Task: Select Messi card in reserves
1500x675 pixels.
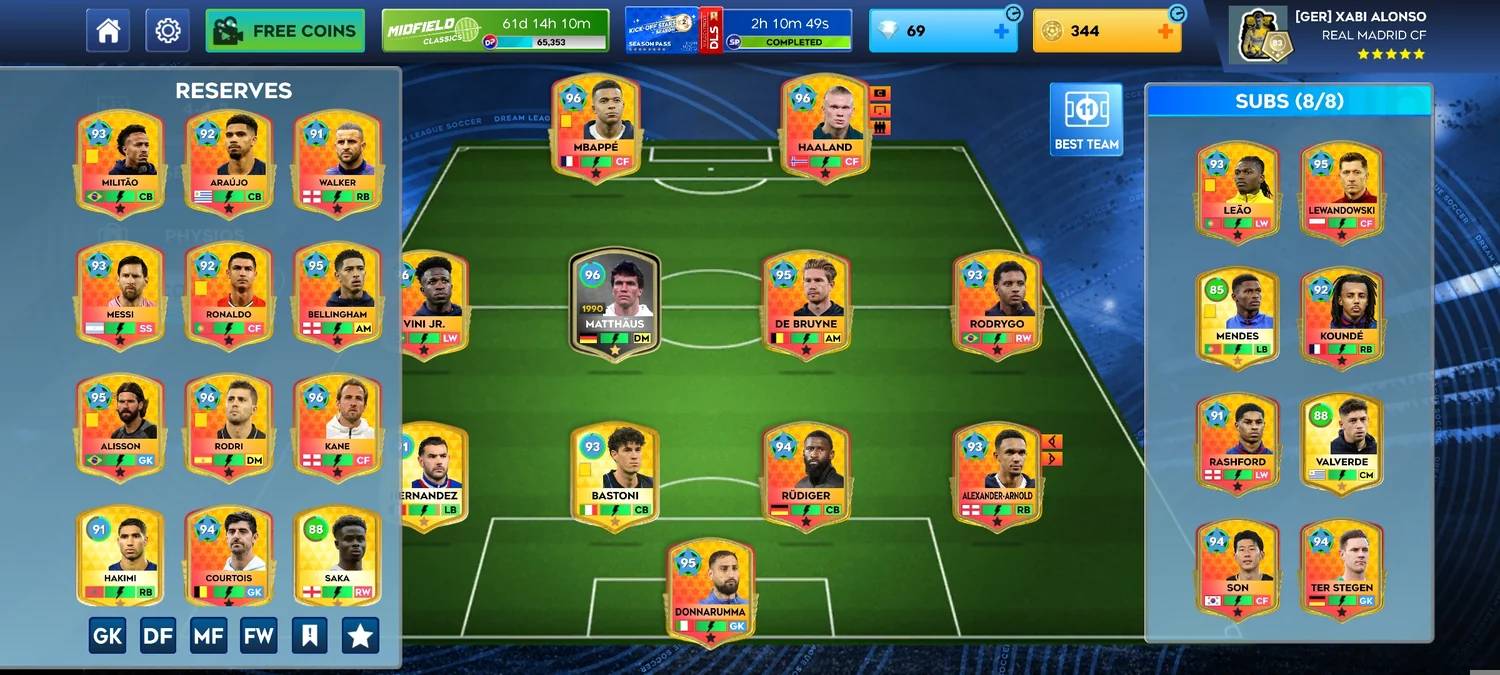Action: pyautogui.click(x=120, y=294)
